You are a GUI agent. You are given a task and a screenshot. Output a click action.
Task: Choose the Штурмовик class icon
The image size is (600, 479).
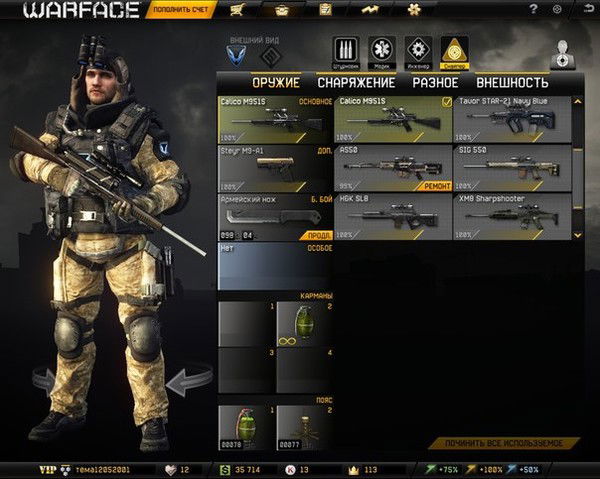(x=346, y=50)
